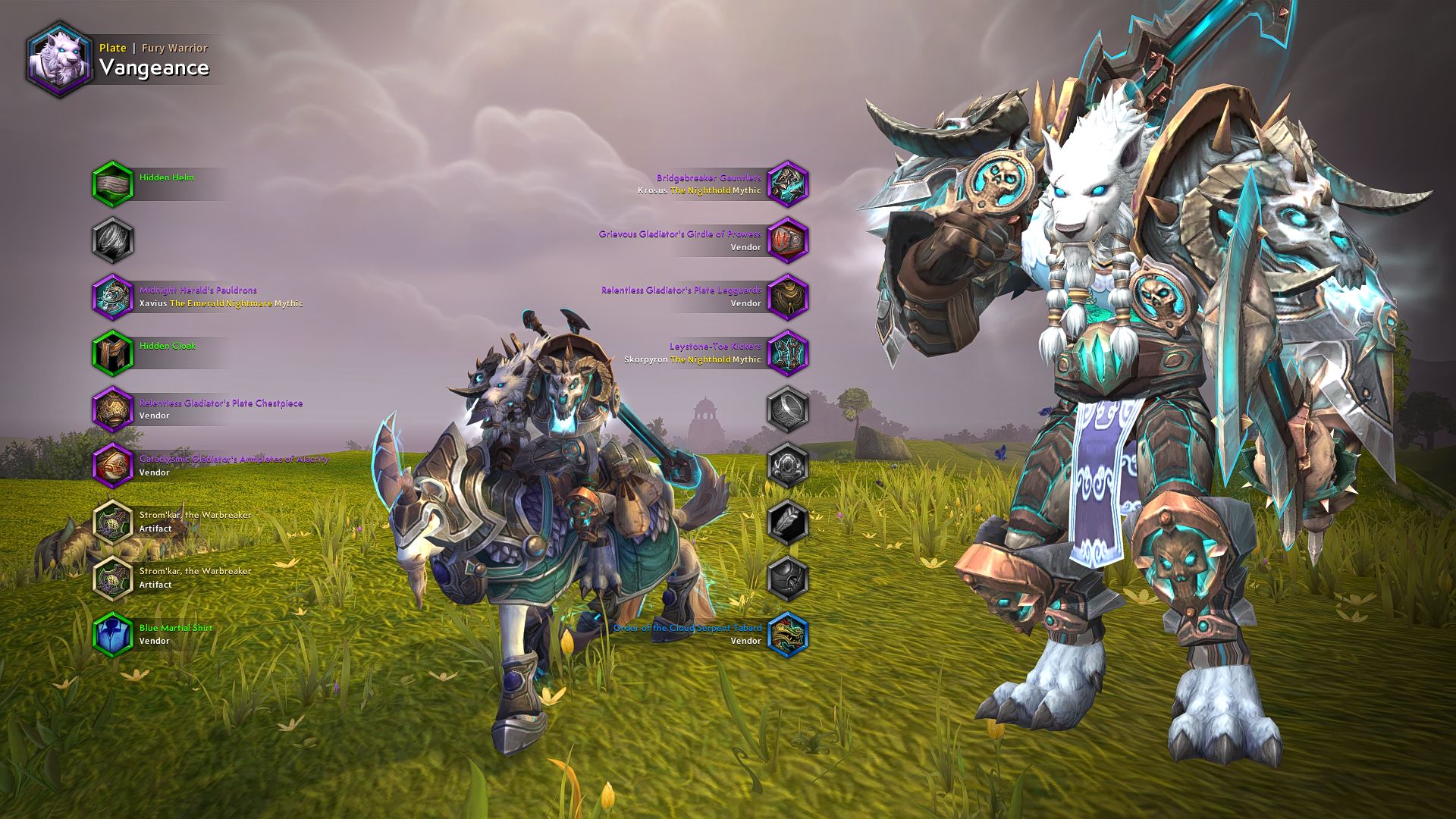The height and width of the screenshot is (819, 1456).
Task: Click The Emerald Nightmare source text
Action: tap(221, 303)
